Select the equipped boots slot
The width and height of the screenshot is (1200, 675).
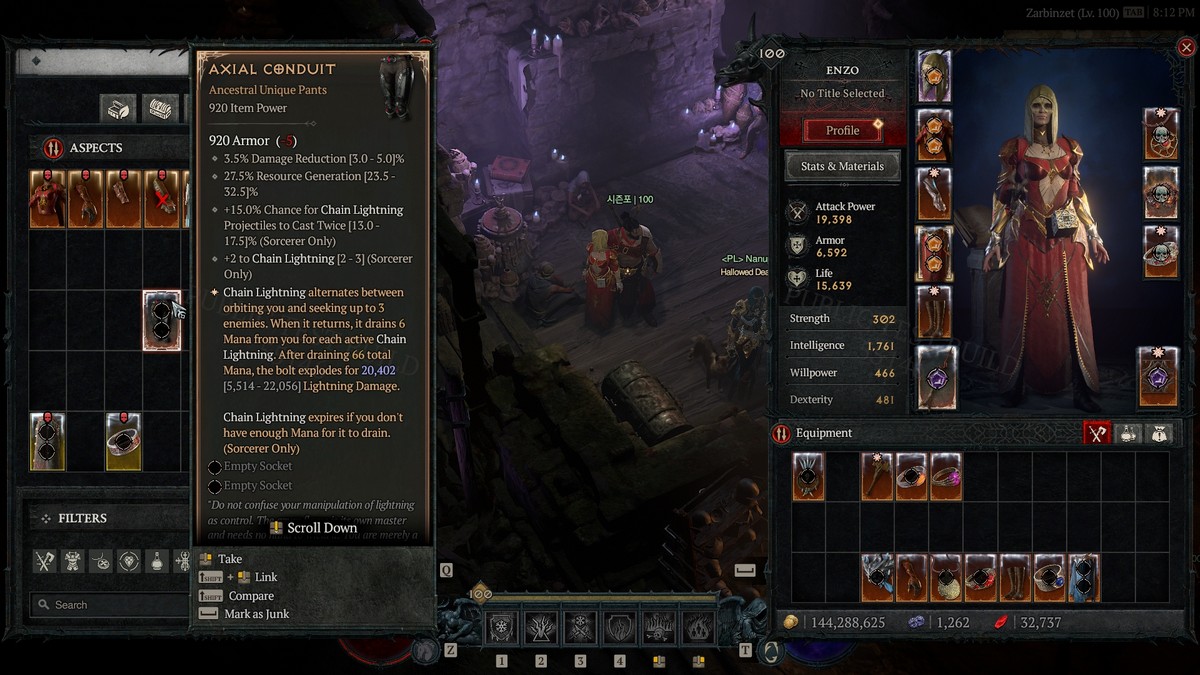point(934,312)
